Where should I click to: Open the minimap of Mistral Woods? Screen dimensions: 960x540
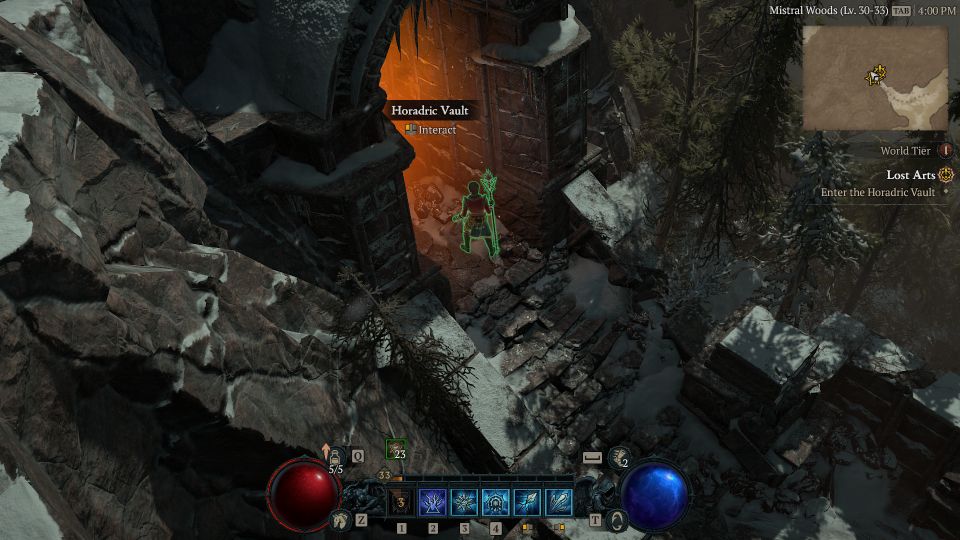coord(874,79)
